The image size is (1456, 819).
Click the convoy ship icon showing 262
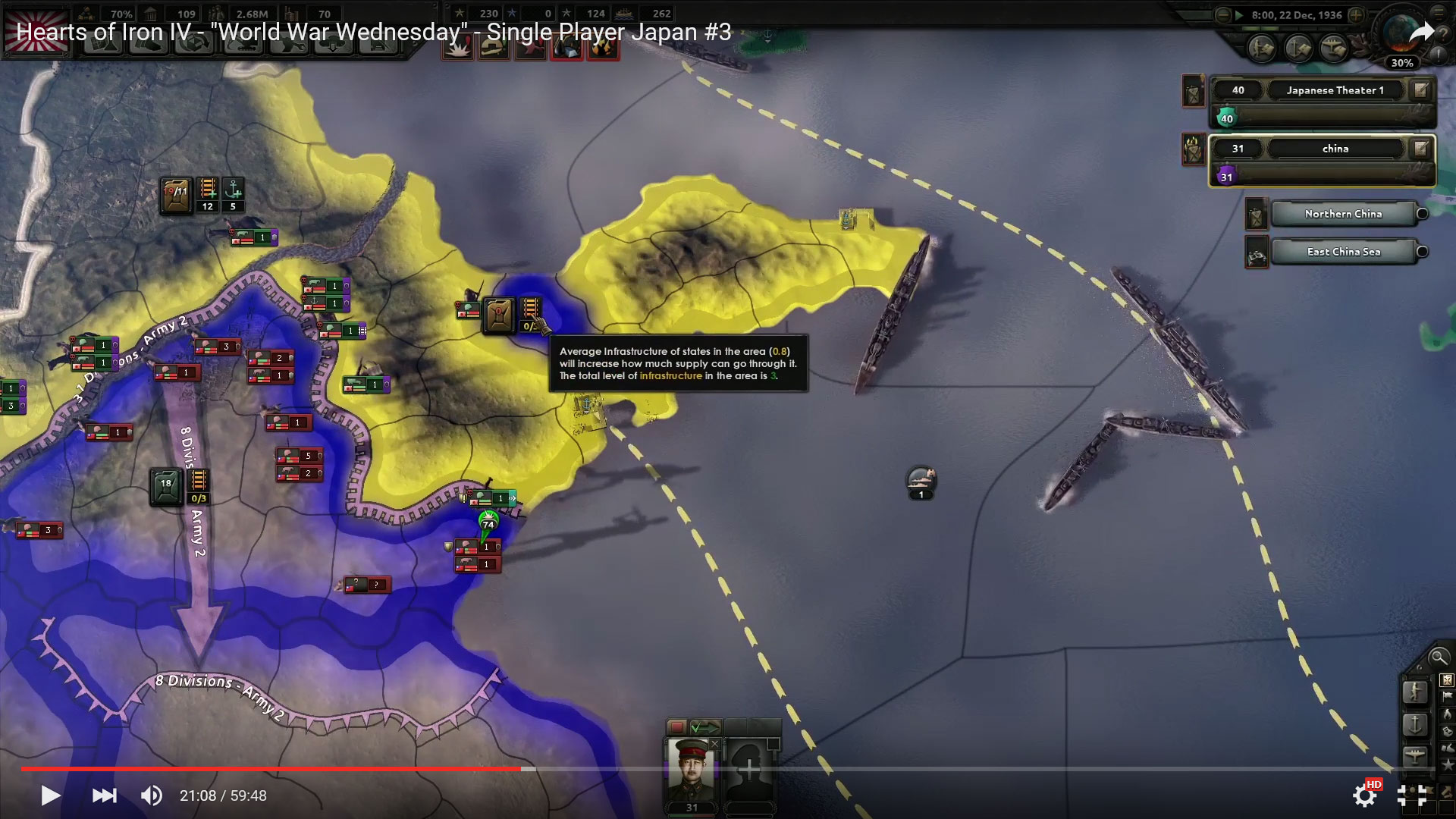[x=626, y=13]
